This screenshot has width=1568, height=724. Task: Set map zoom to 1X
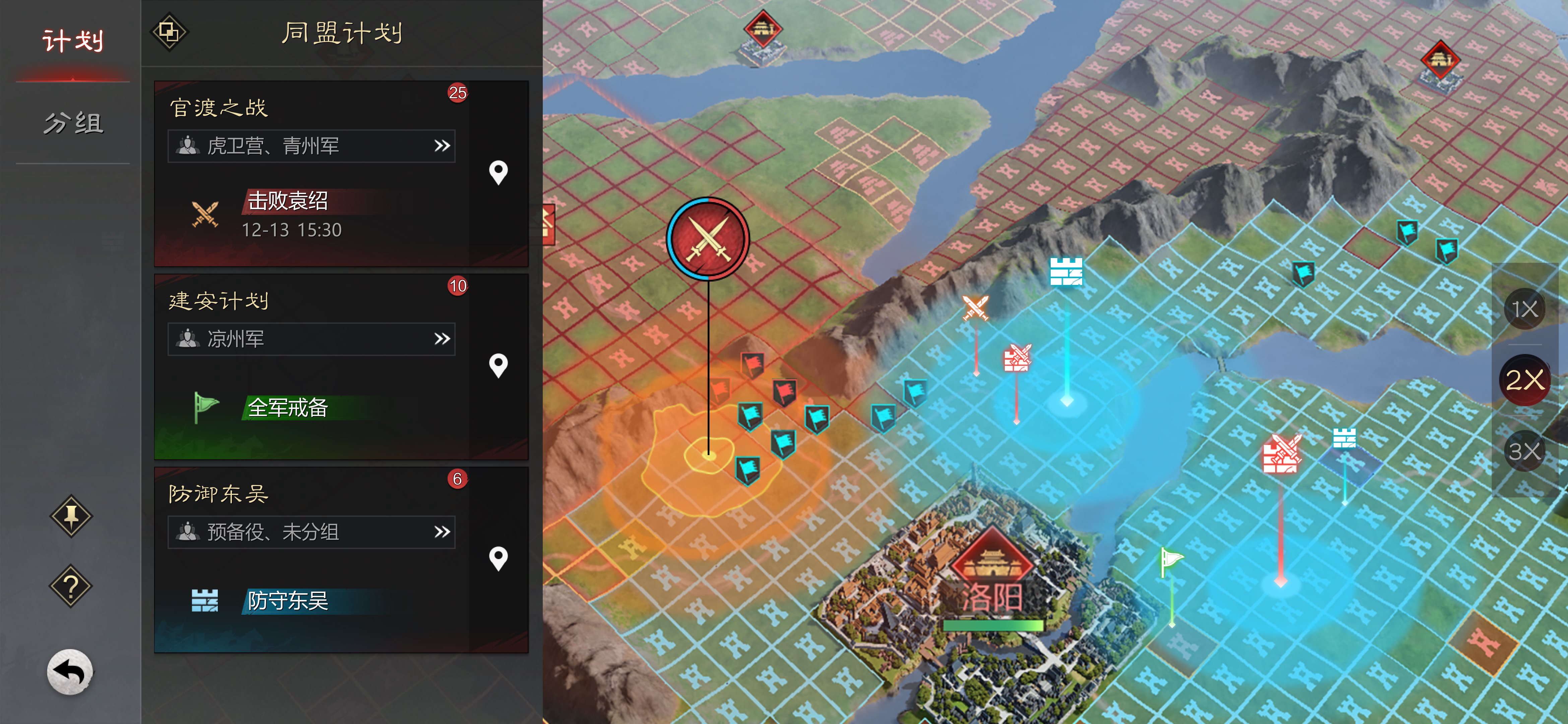[1524, 309]
